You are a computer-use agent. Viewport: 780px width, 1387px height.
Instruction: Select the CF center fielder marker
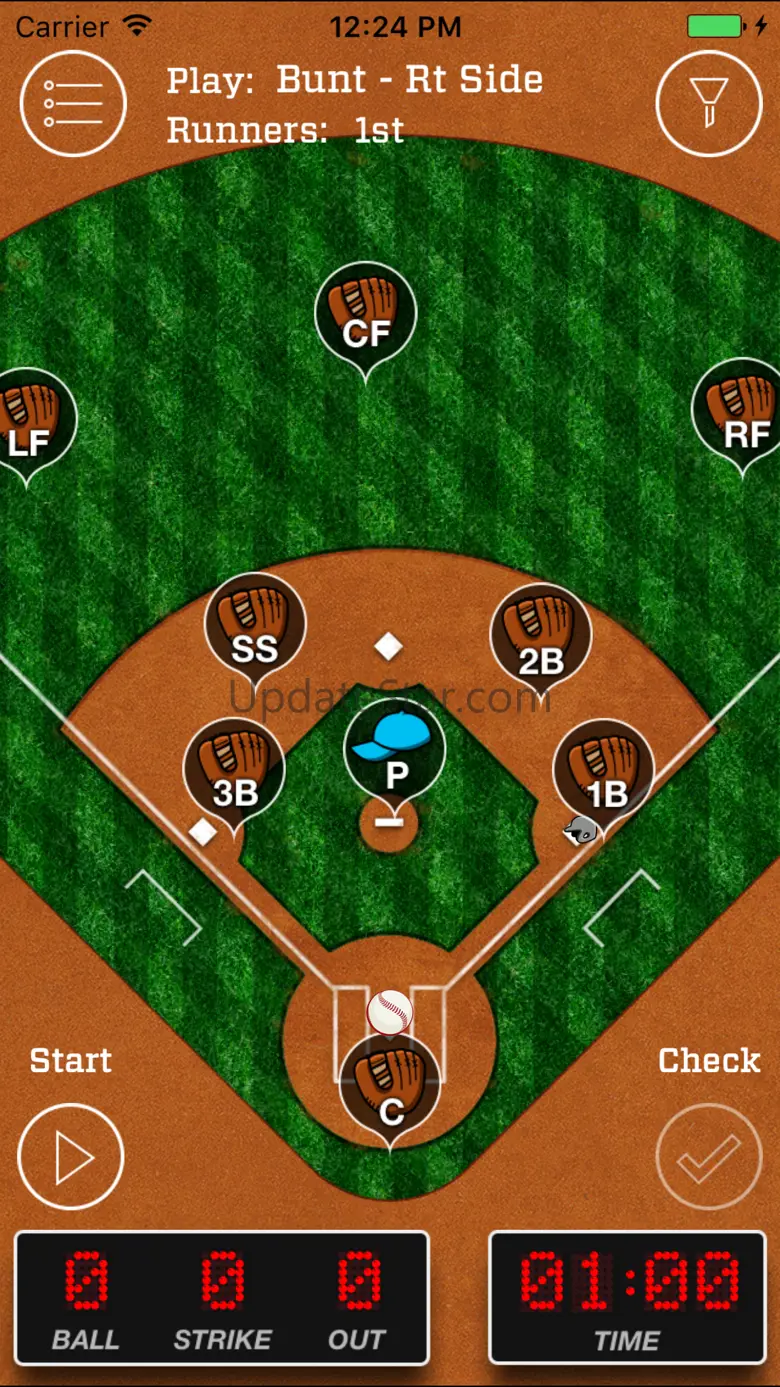coord(365,313)
